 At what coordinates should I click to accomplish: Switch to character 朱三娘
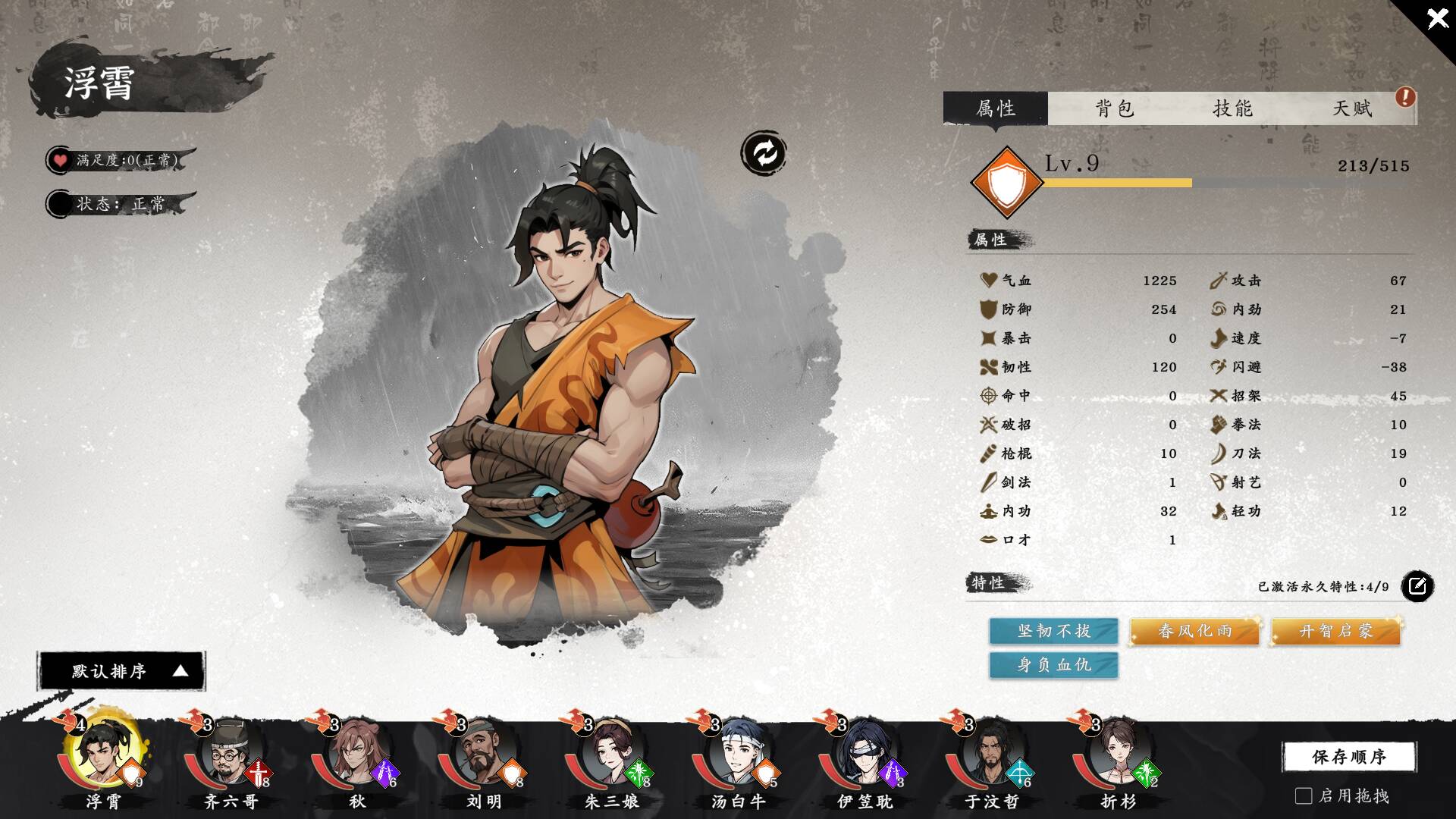tap(610, 755)
